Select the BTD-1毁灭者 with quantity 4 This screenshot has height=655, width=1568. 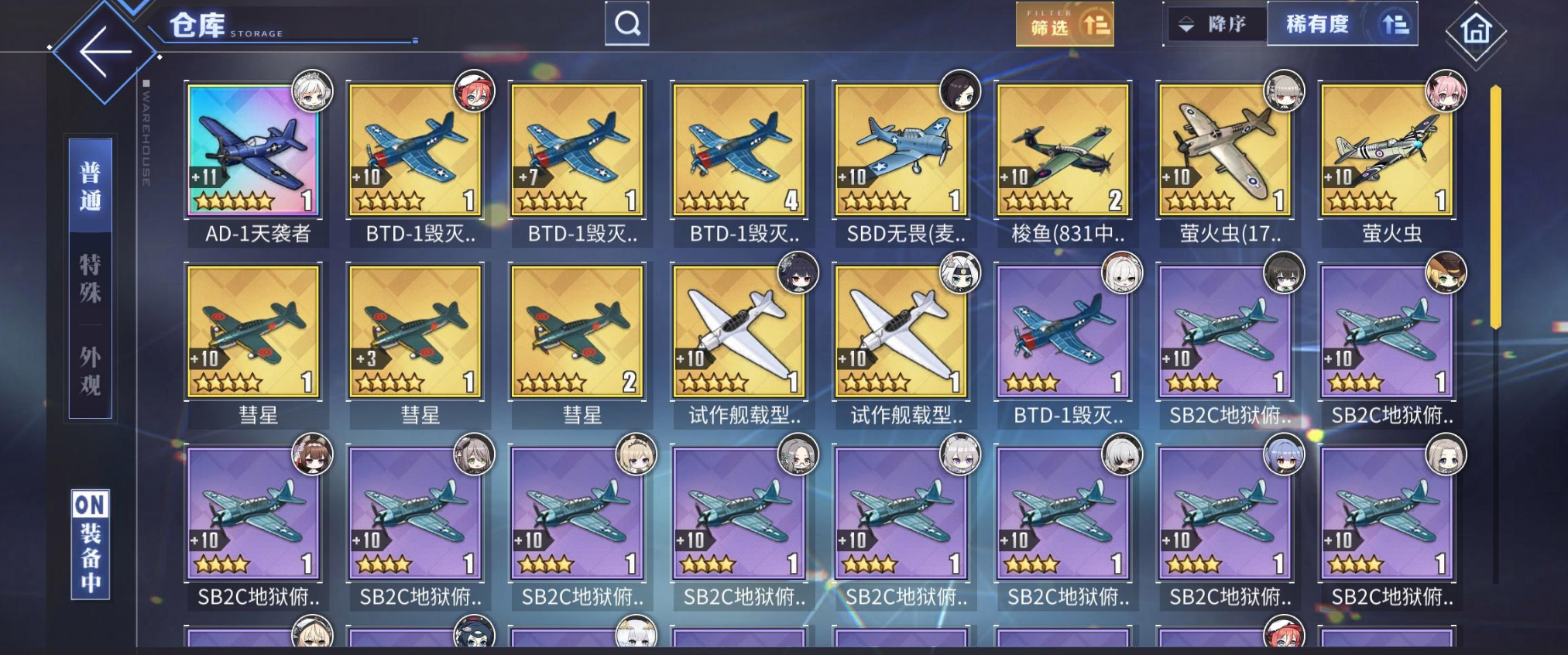[739, 150]
